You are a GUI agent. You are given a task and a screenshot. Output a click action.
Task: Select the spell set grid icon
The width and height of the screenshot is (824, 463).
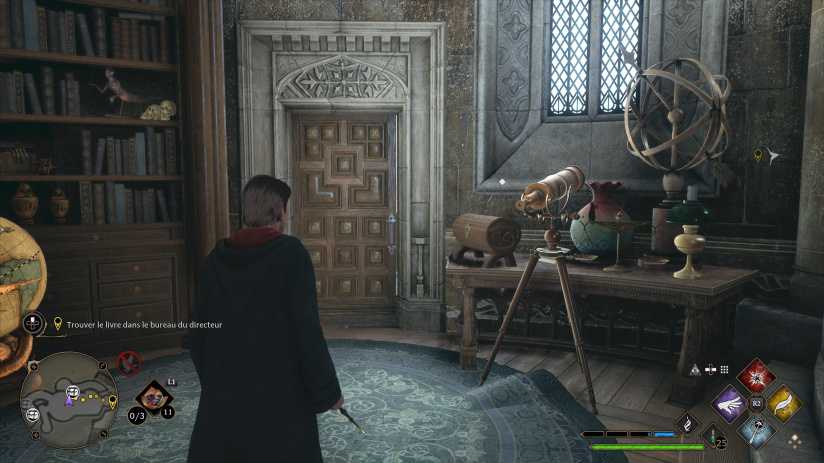724,369
